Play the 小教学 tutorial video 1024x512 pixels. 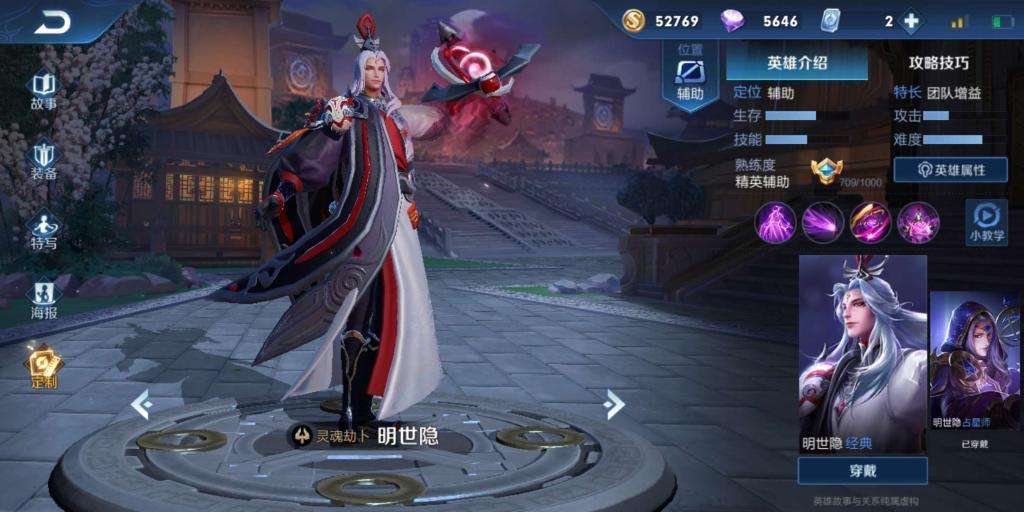click(986, 222)
